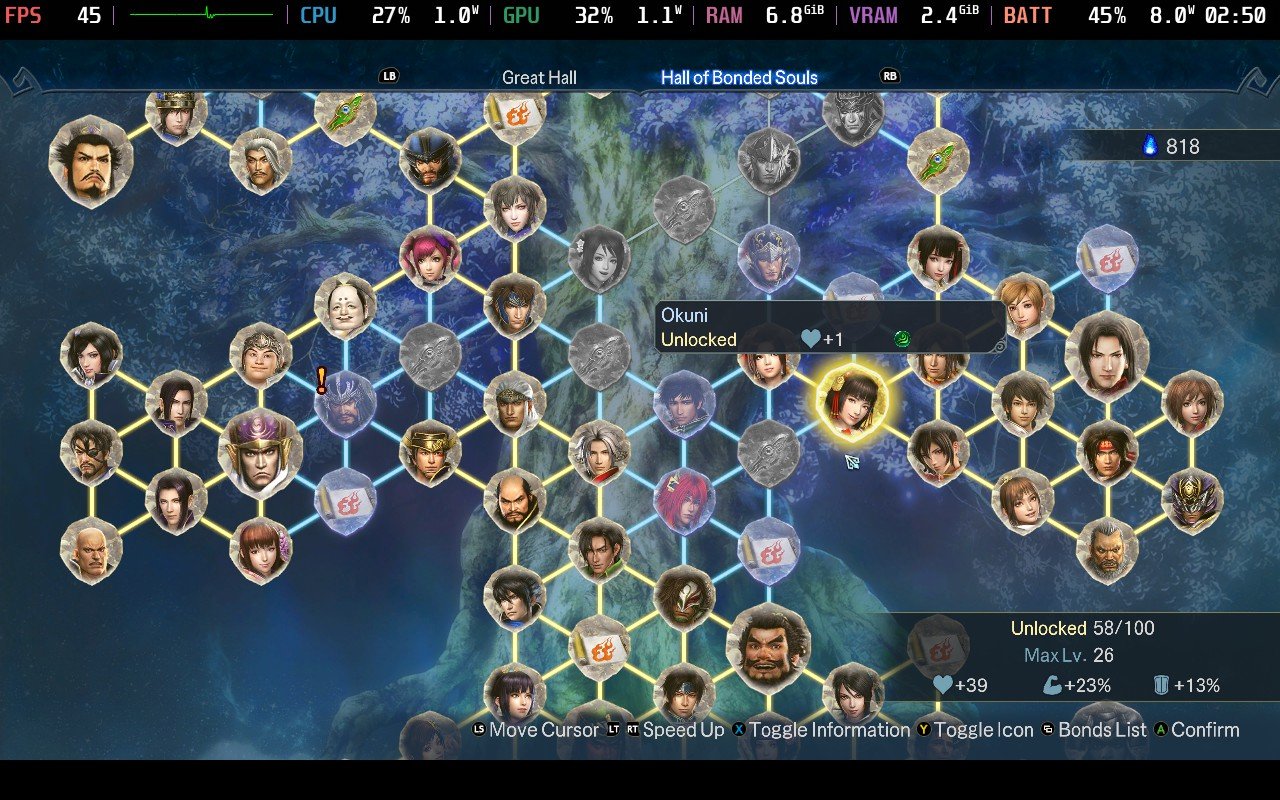Image resolution: width=1280 pixels, height=800 pixels.
Task: Click the green jade weapon unlock node
Action: 936,160
